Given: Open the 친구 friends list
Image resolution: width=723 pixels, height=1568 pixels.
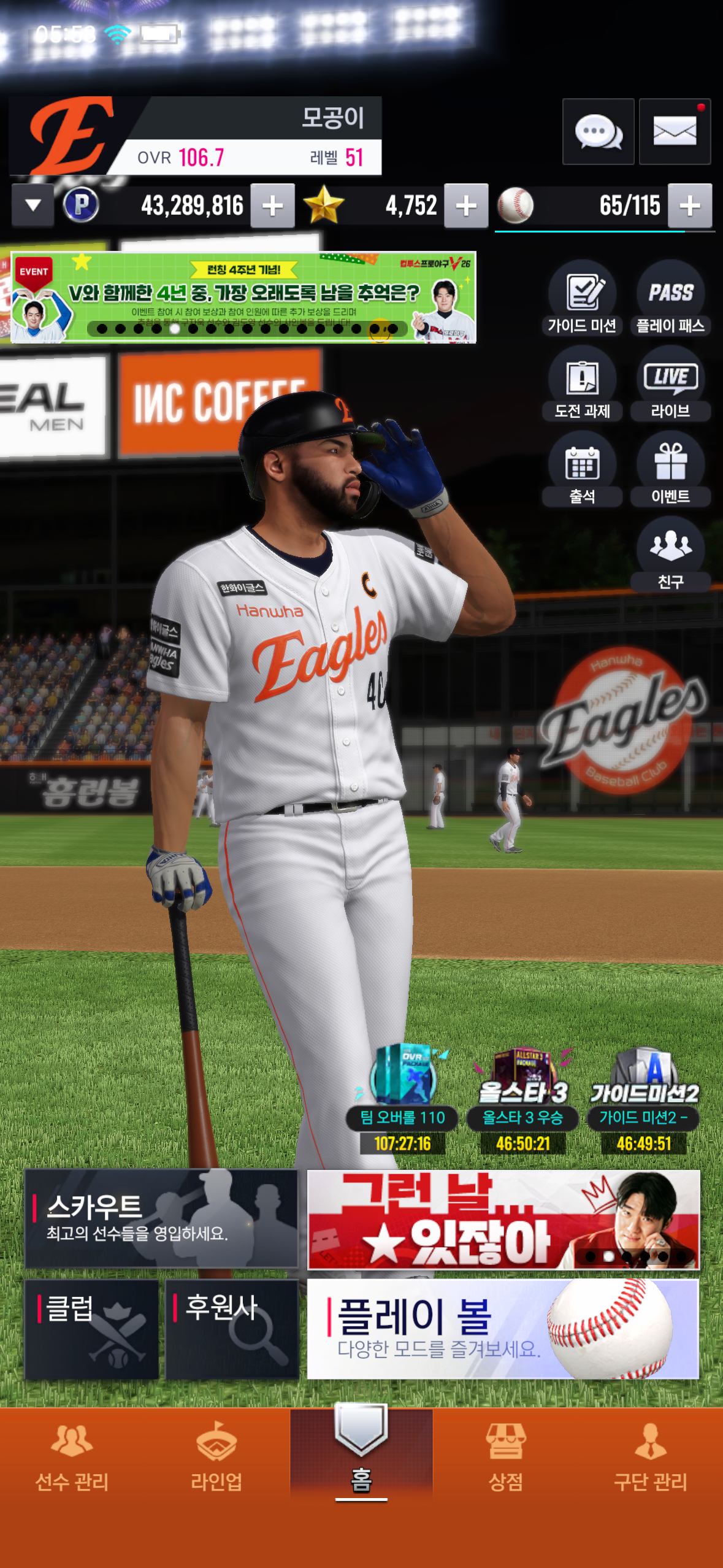Looking at the screenshot, I should pyautogui.click(x=670, y=555).
